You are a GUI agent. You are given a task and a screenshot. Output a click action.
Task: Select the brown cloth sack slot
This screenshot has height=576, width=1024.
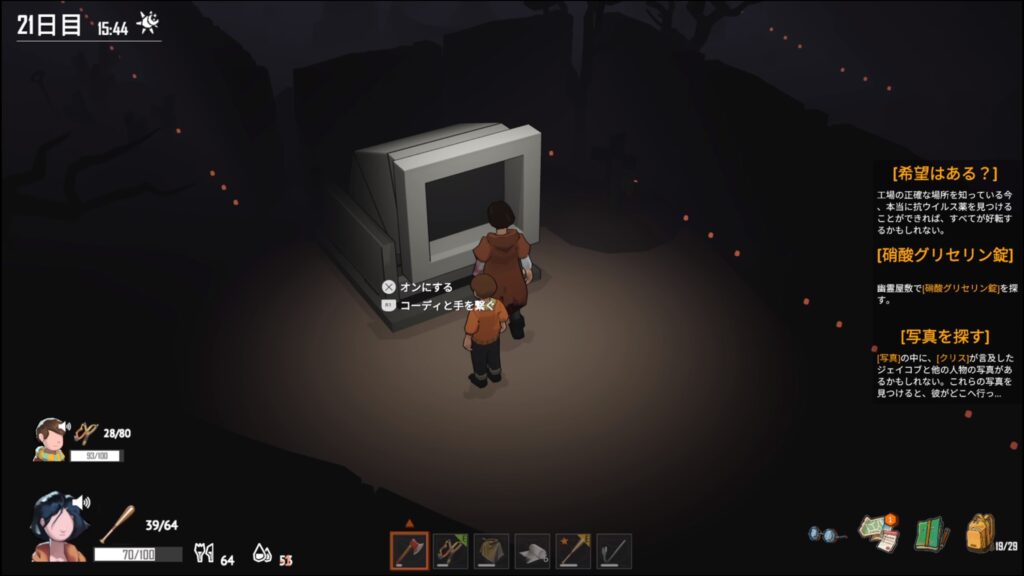pyautogui.click(x=491, y=551)
